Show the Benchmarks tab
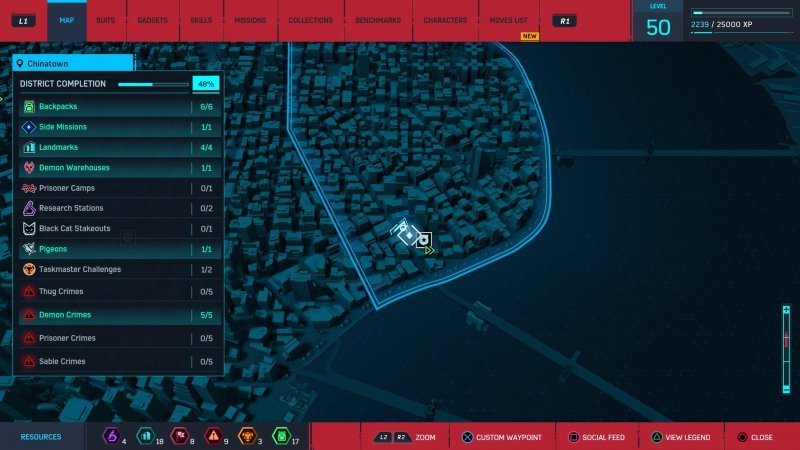The width and height of the screenshot is (800, 450). (x=377, y=20)
